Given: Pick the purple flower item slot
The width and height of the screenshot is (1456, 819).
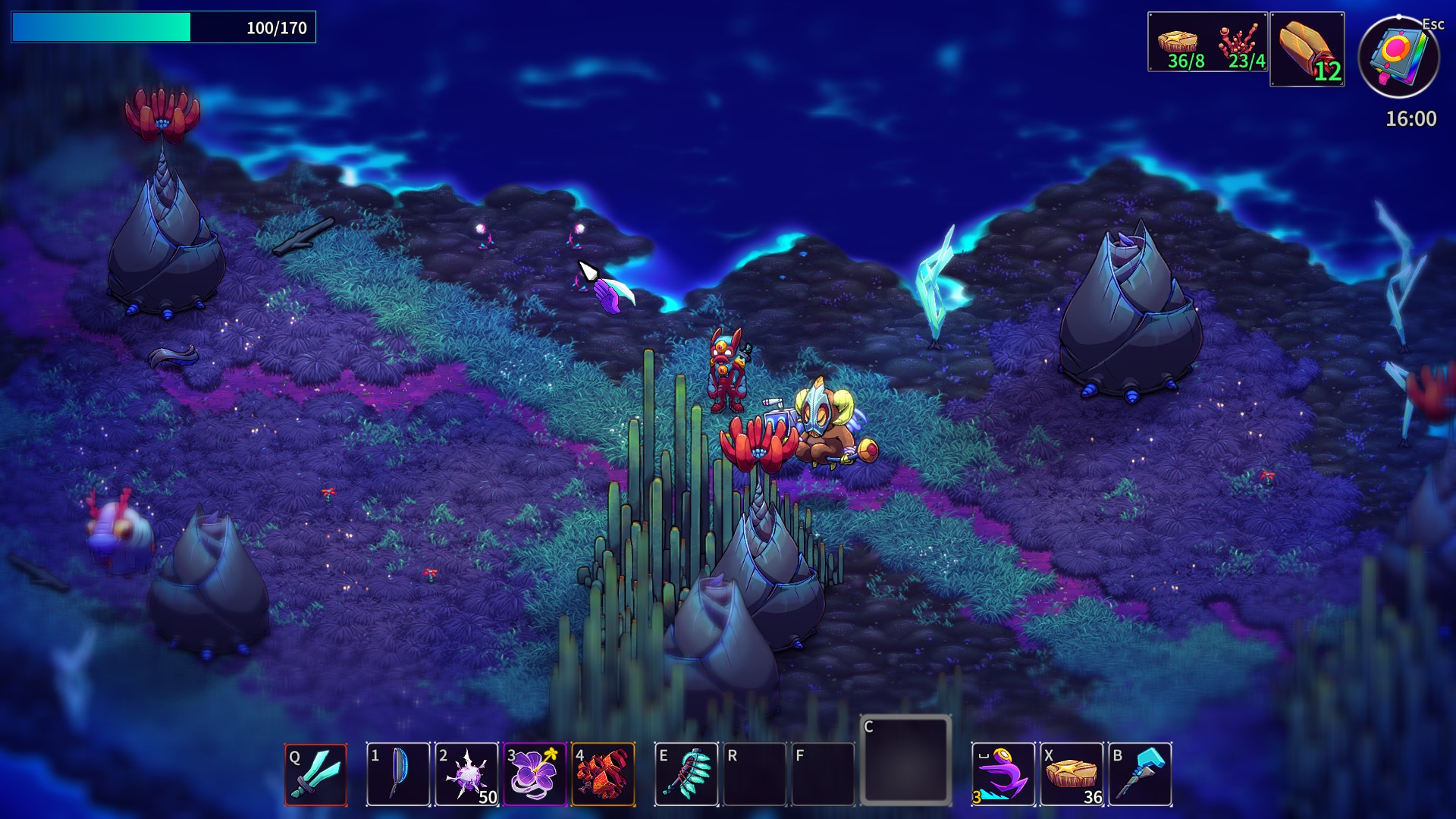Looking at the screenshot, I should point(535,774).
